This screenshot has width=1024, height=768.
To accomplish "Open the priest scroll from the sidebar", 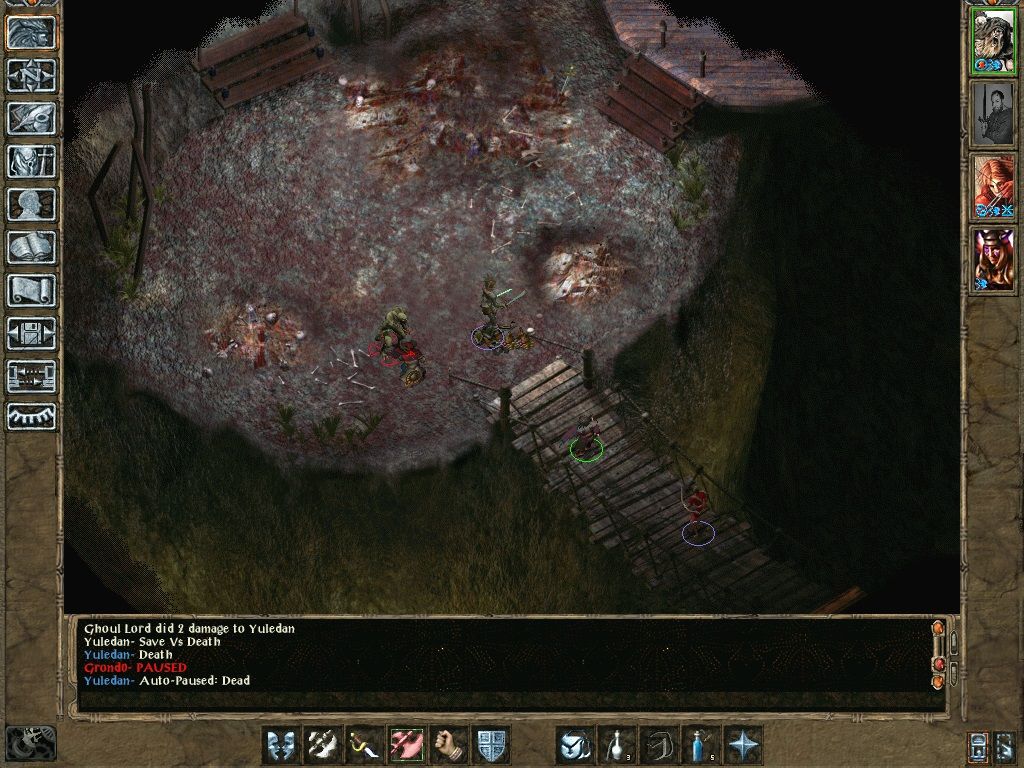I will pos(31,290).
